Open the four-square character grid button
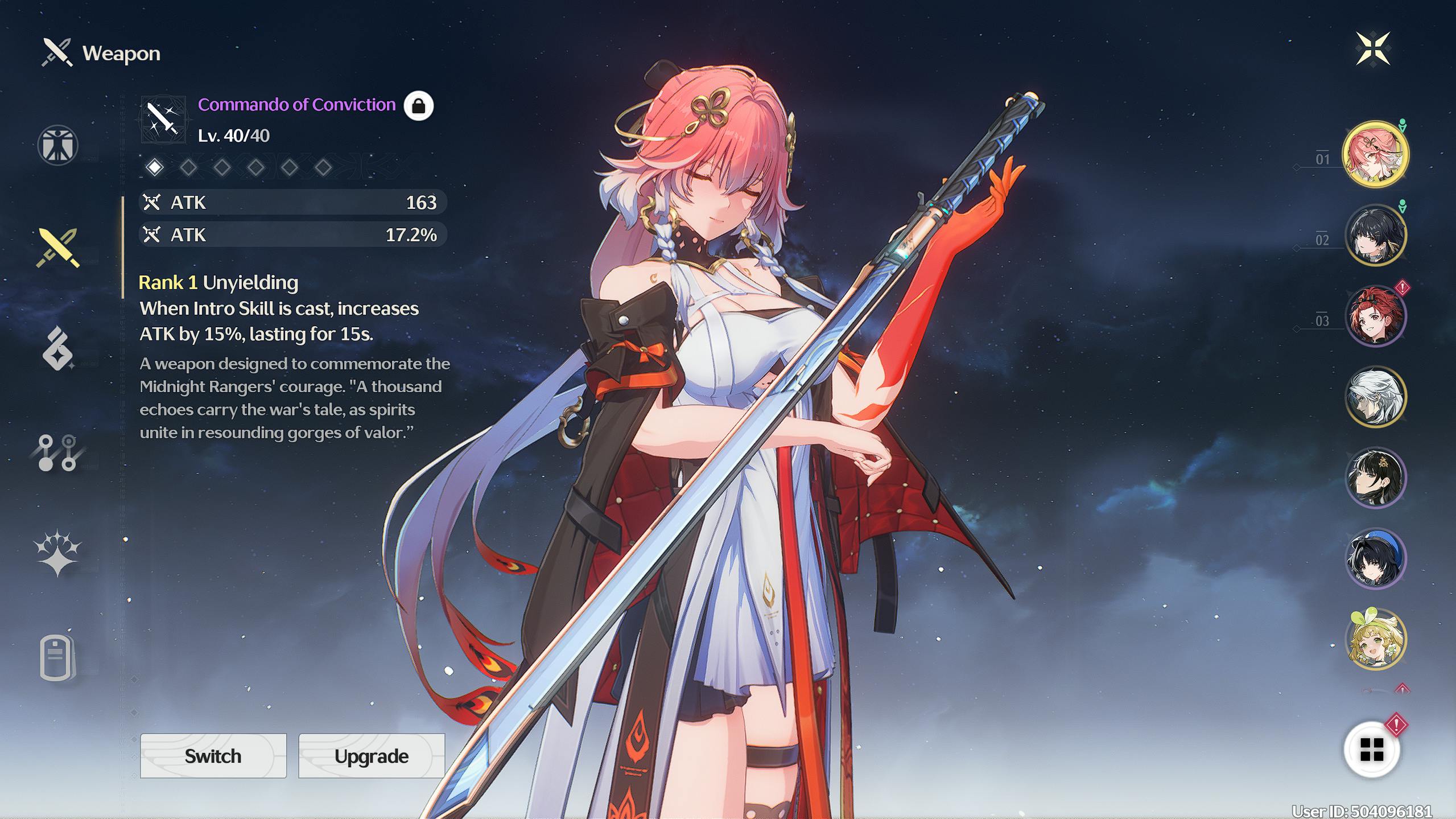The height and width of the screenshot is (819, 1456). coord(1371,750)
